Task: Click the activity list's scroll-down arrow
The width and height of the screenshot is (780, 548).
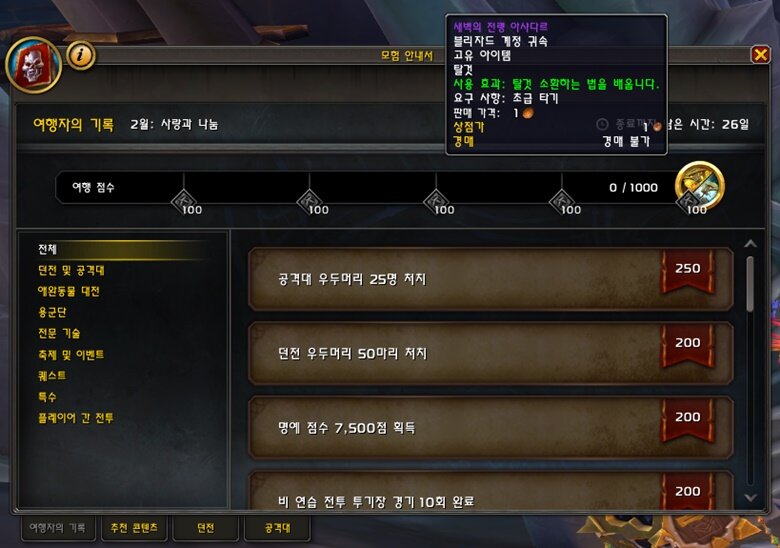Action: [751, 497]
